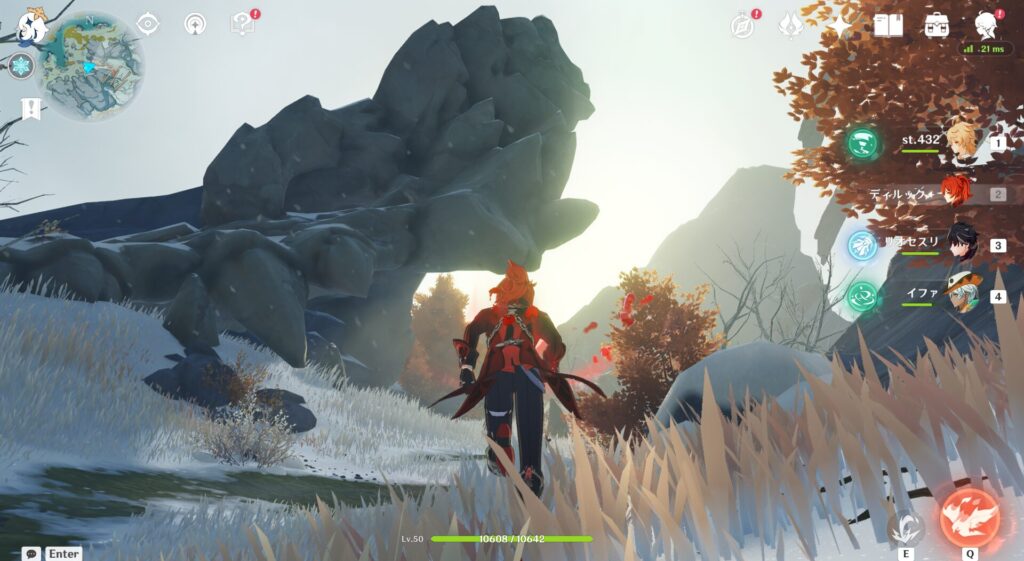Open the winged battle pass emblem
This screenshot has height=561, width=1024.
click(x=791, y=25)
